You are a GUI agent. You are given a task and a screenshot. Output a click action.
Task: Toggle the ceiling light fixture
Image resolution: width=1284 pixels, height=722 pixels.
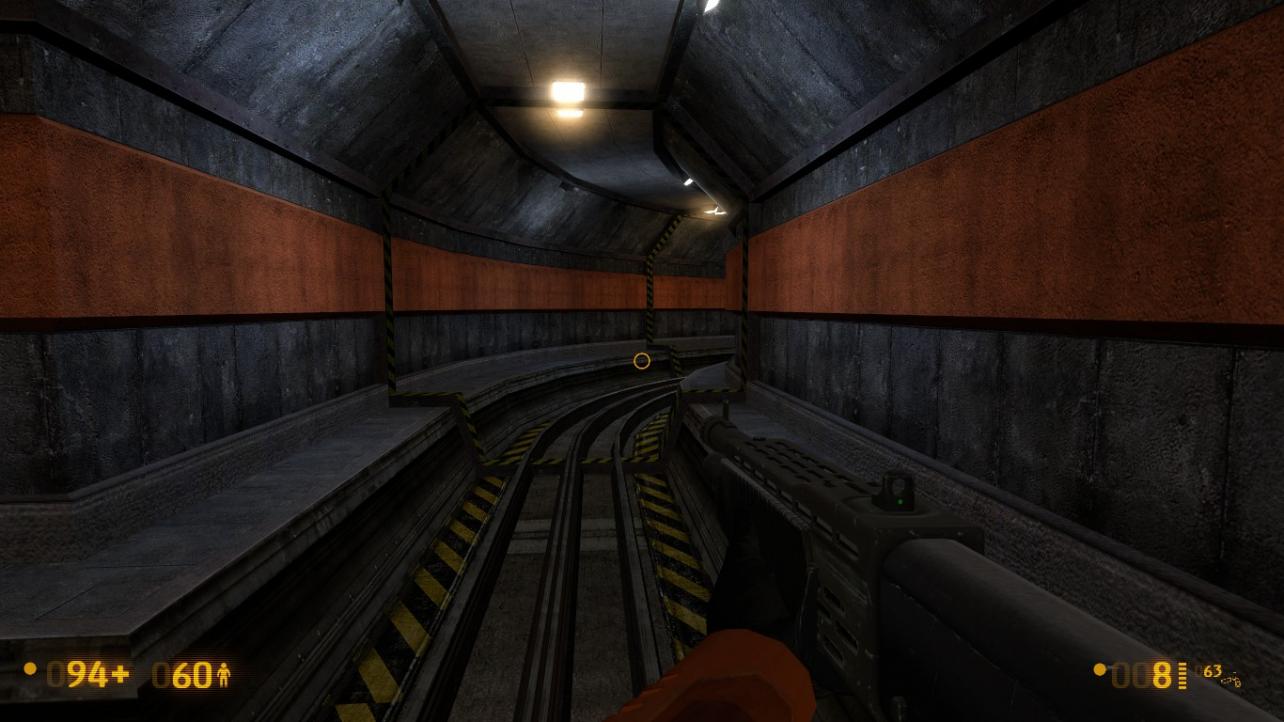click(x=566, y=92)
